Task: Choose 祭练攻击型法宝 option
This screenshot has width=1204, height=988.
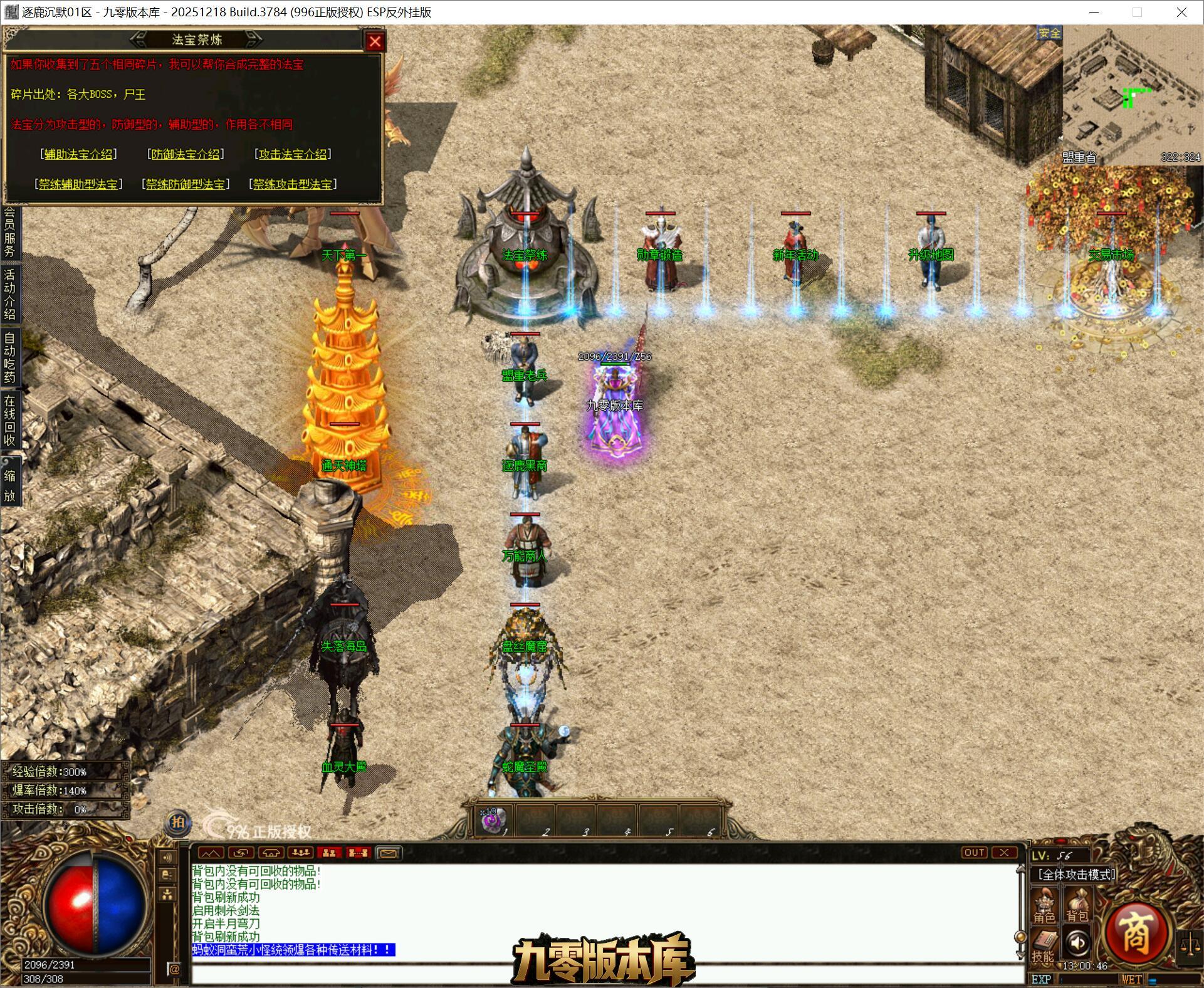Action: (x=293, y=184)
